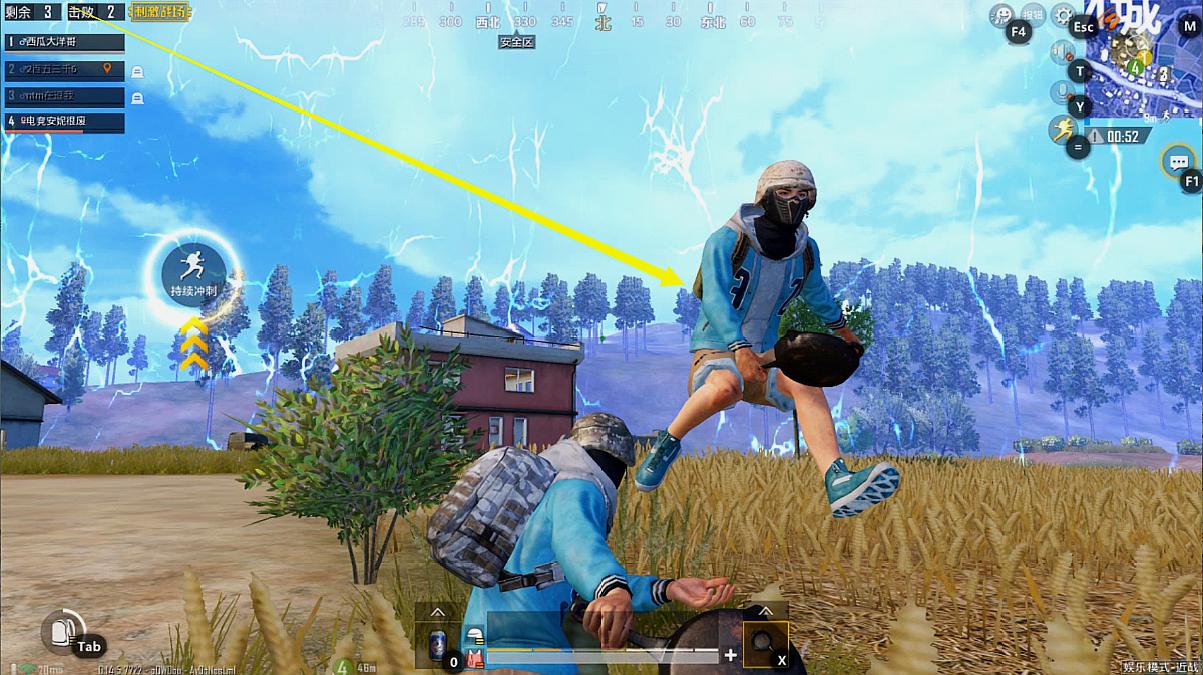Select teammate 1 西瓜大洋哥 row
1203x675 pixels.
coord(64,42)
